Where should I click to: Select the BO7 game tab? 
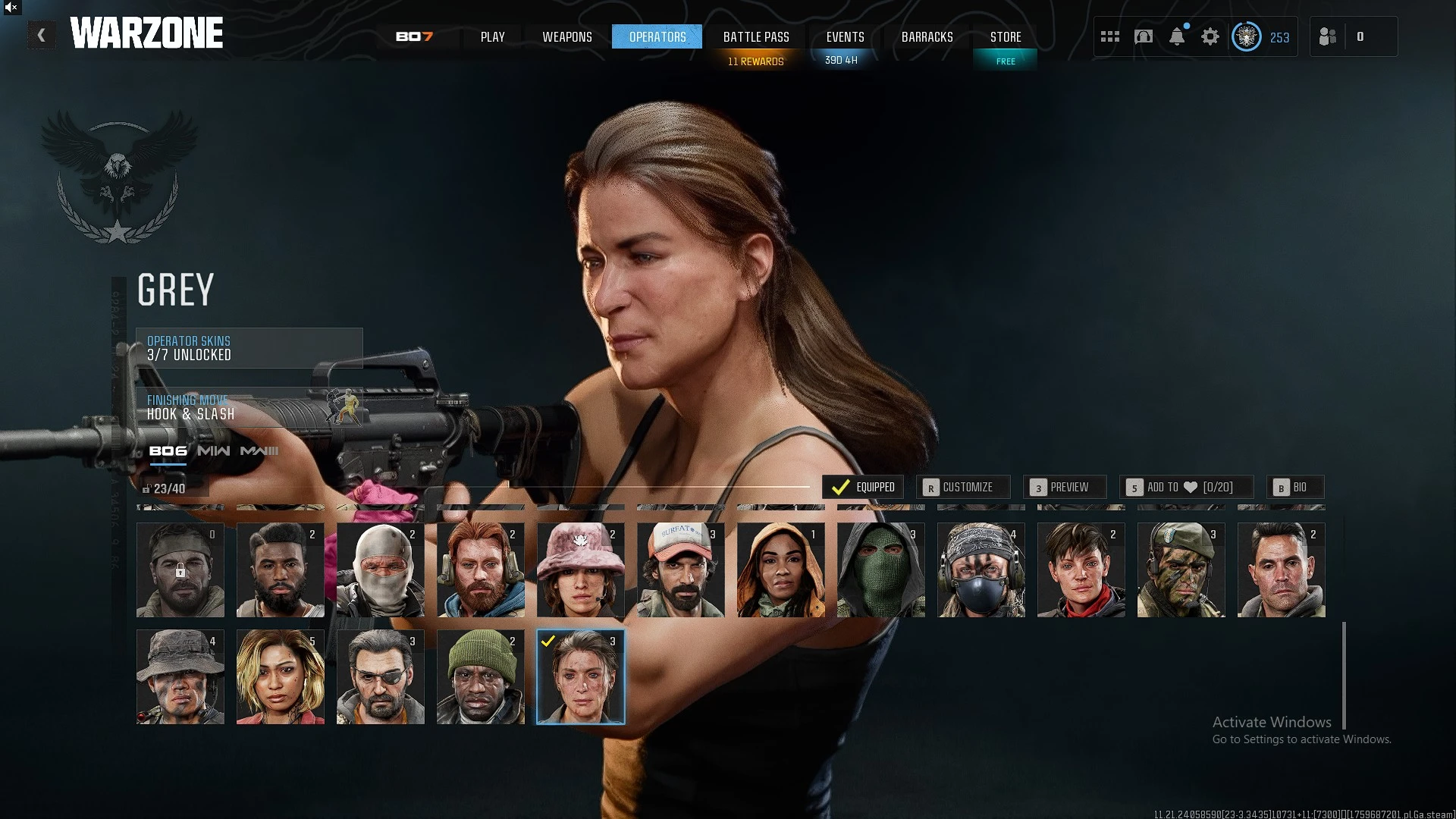pyautogui.click(x=414, y=36)
